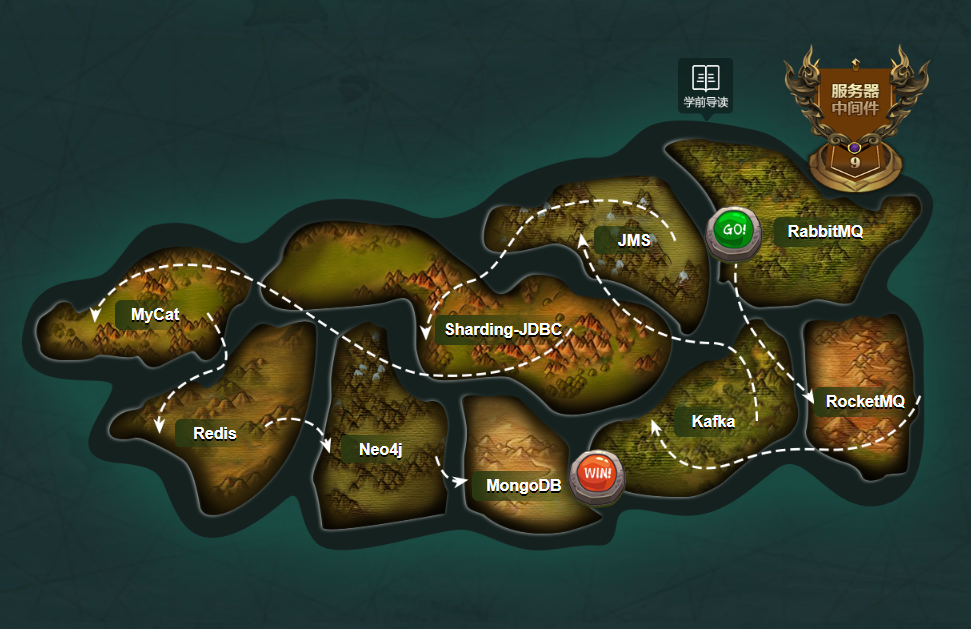Image resolution: width=971 pixels, height=629 pixels.
Task: Choose the RocketMQ stage
Action: tap(864, 402)
